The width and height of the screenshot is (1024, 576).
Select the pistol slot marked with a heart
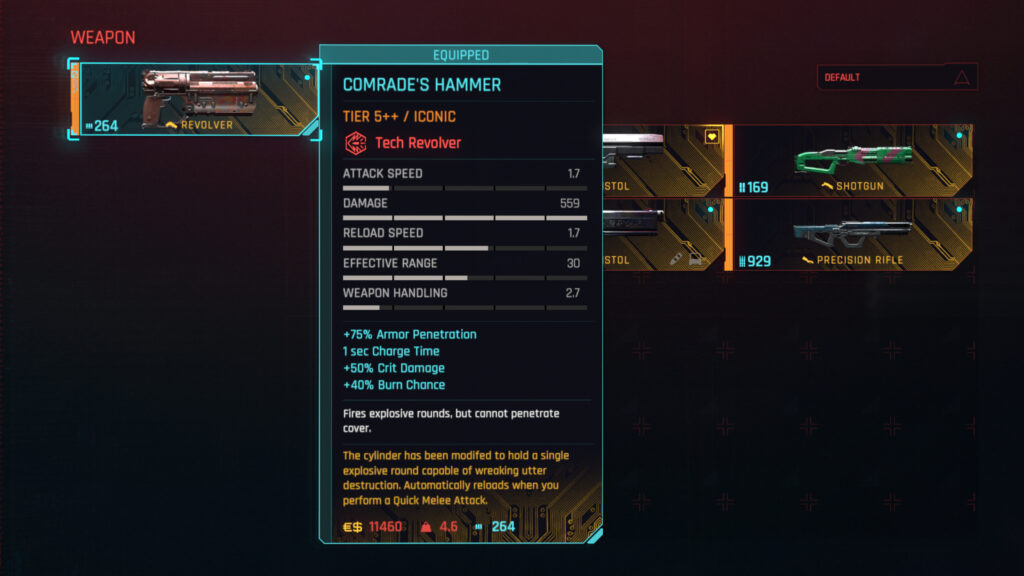click(664, 160)
